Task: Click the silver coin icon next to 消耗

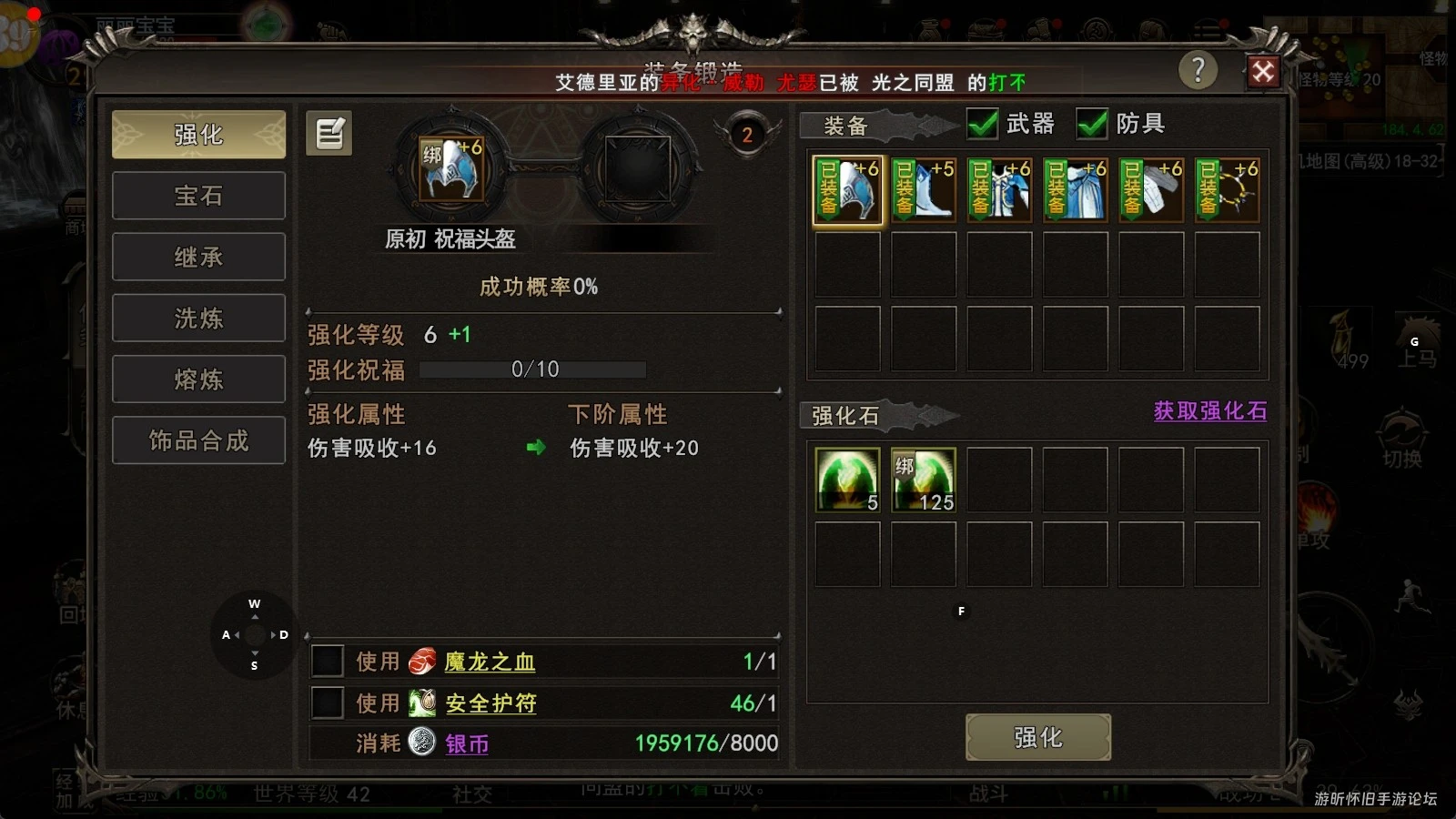Action: [x=420, y=743]
